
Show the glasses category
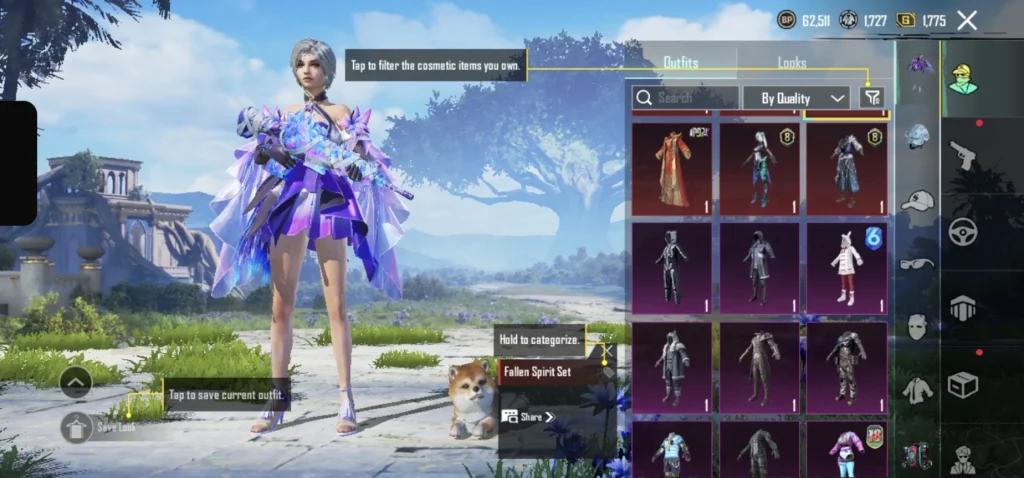[x=917, y=264]
